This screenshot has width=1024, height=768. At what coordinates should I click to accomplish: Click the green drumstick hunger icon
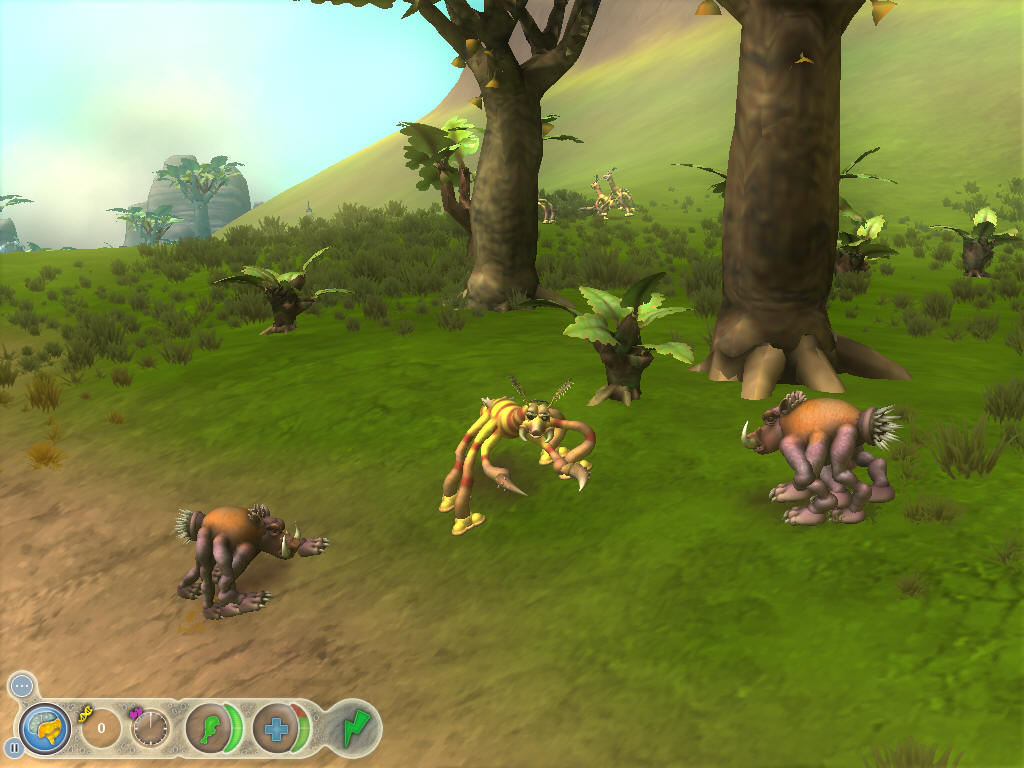(x=208, y=727)
